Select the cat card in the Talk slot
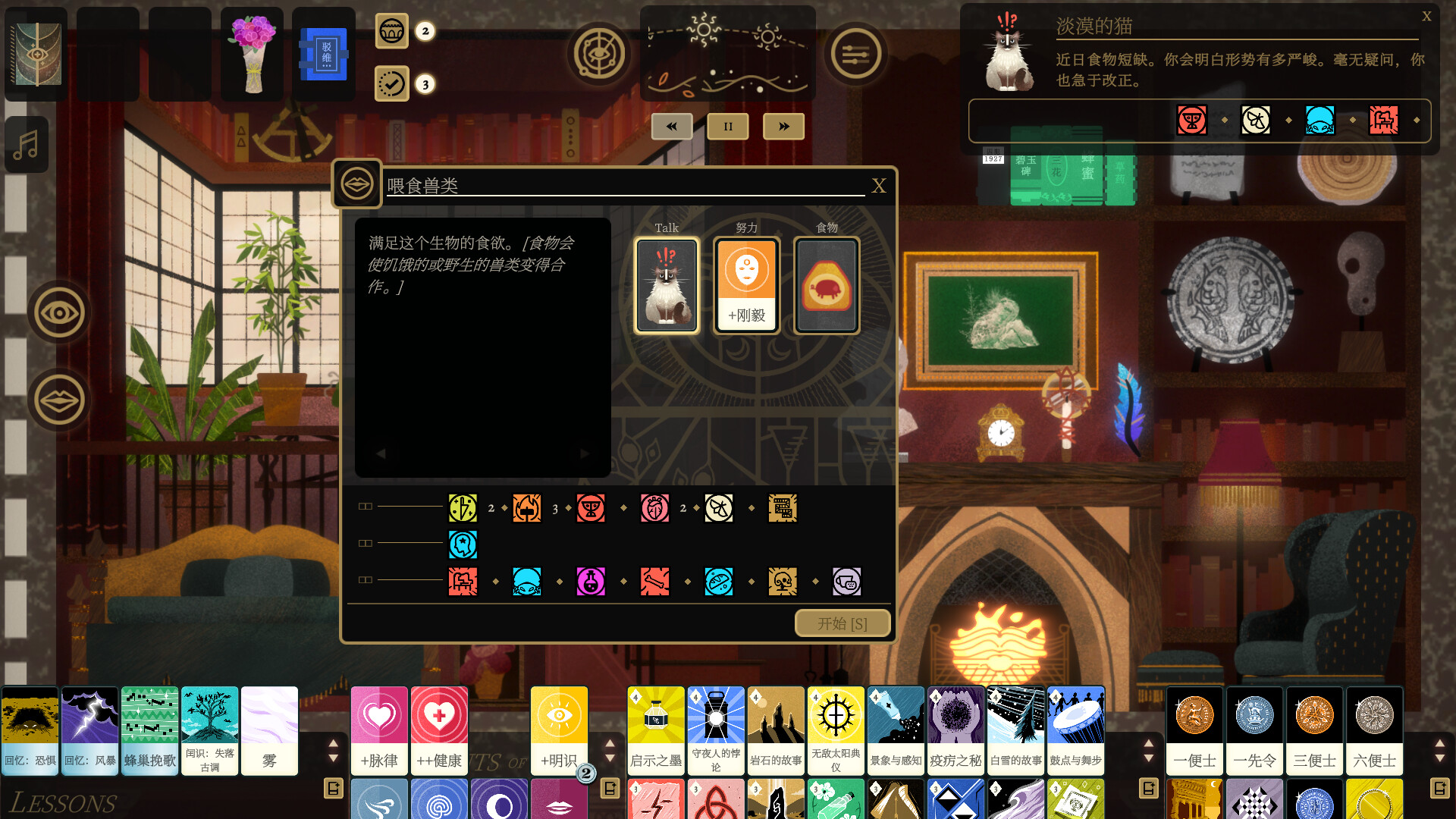 (x=666, y=284)
